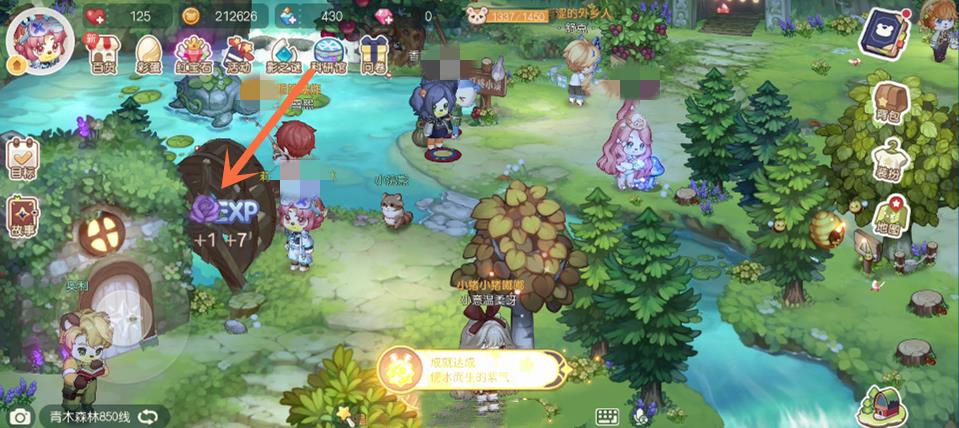Add more hearts with the plus icon
959x428 pixels.
click(x=97, y=16)
